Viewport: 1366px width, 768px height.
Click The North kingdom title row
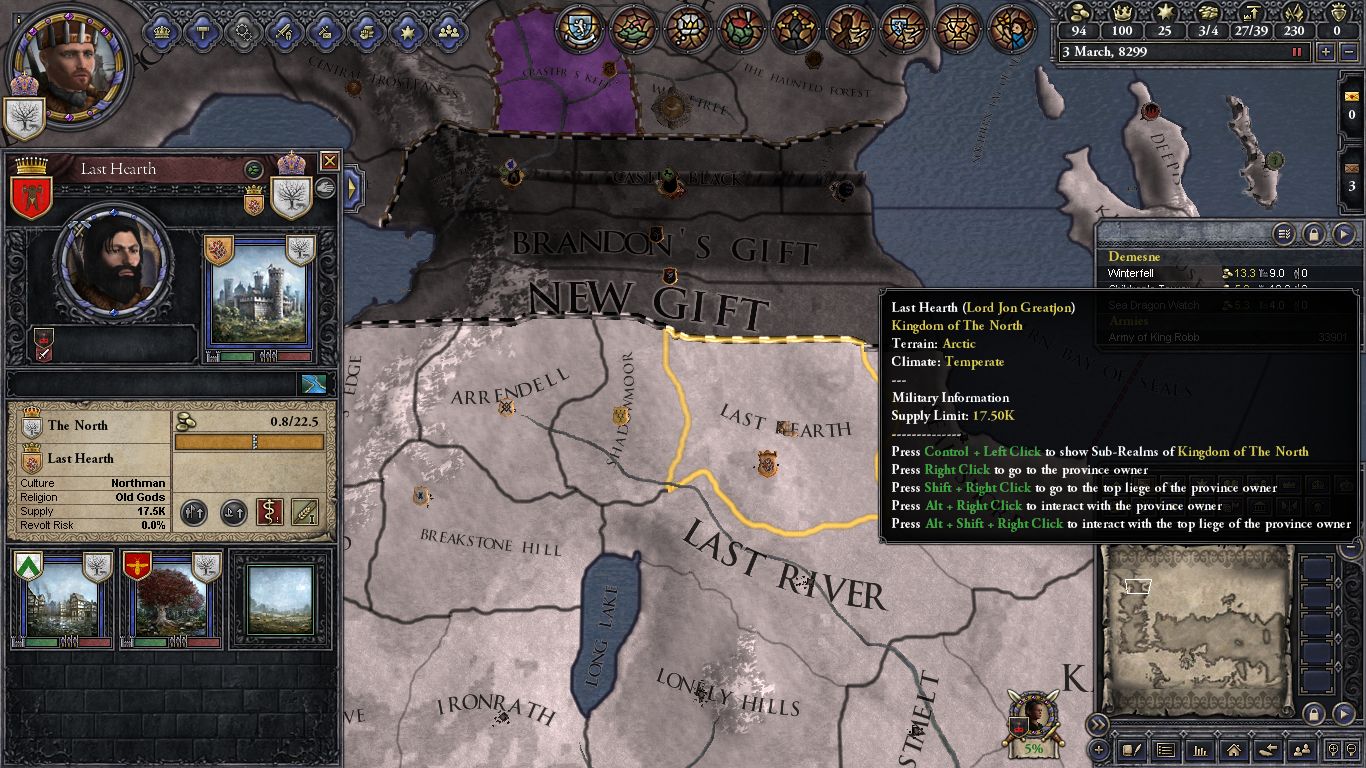pyautogui.click(x=90, y=425)
